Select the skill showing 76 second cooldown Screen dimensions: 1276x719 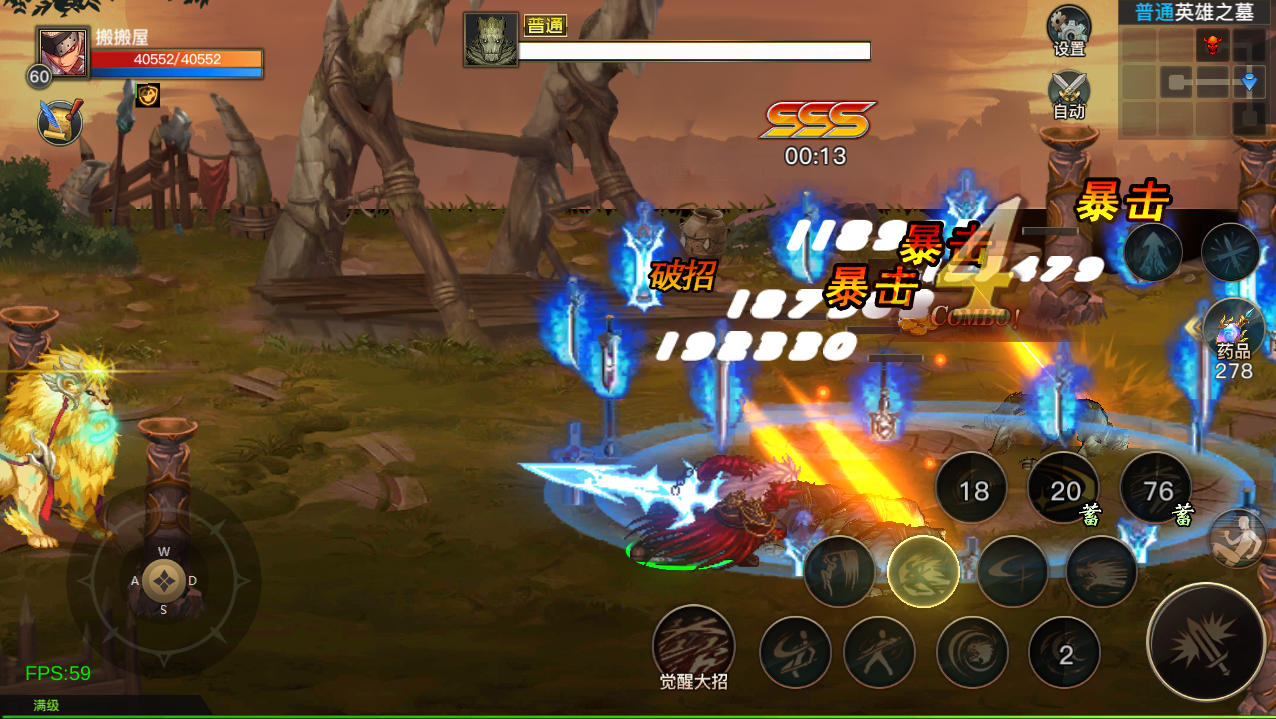pos(1157,490)
